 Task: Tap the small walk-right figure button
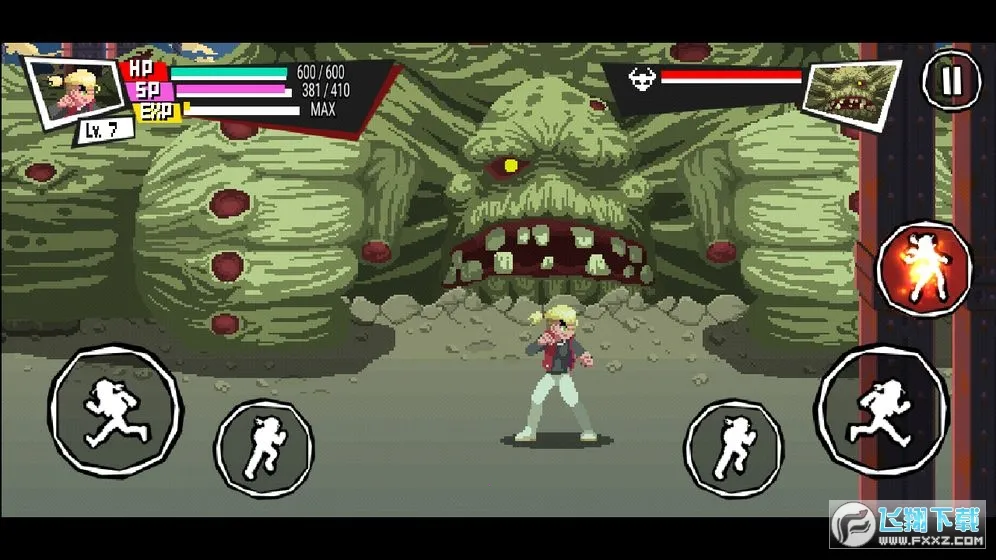734,446
